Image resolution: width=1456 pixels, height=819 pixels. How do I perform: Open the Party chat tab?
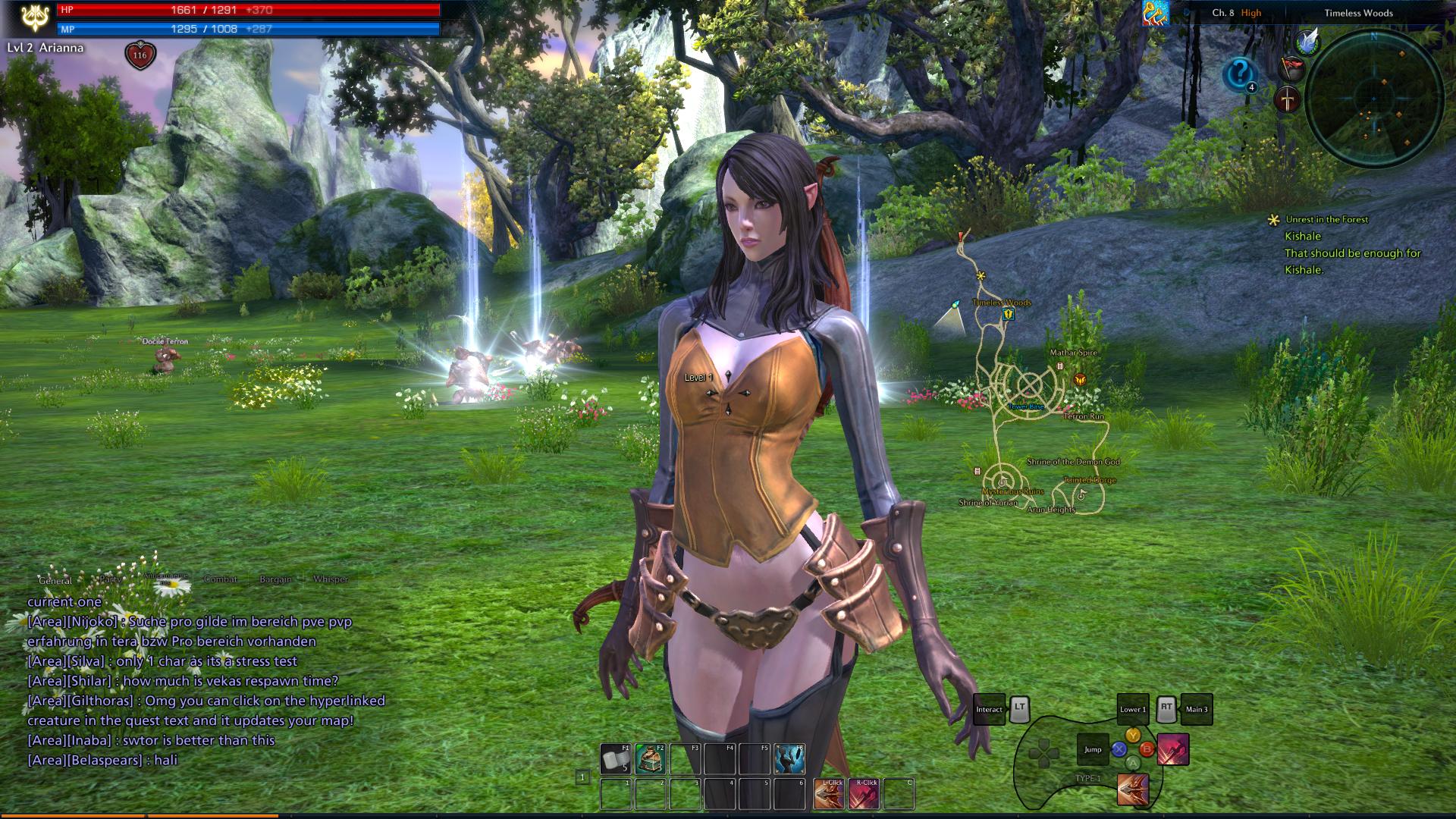pos(111,579)
